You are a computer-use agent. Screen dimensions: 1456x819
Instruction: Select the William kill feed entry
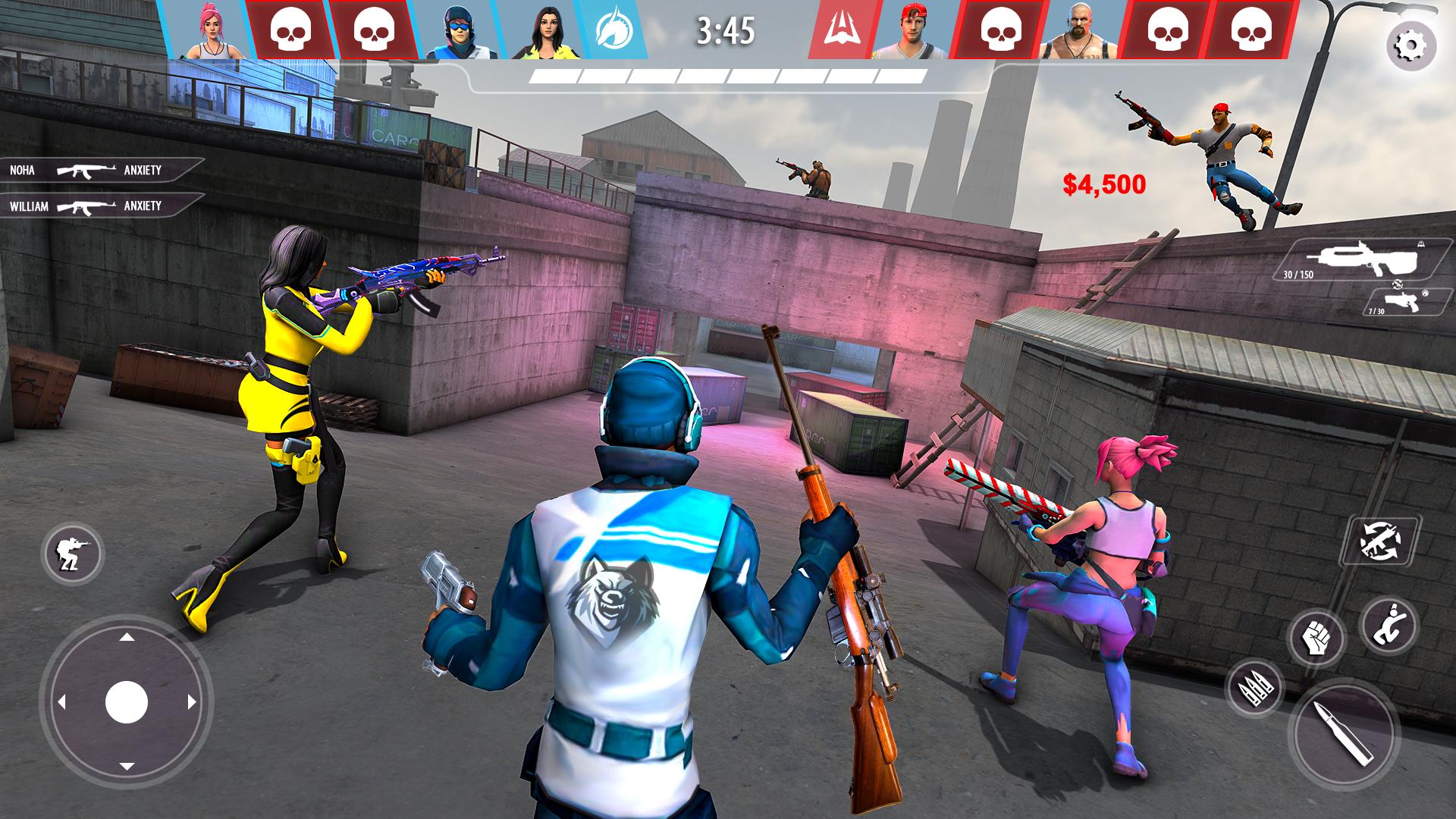point(99,206)
